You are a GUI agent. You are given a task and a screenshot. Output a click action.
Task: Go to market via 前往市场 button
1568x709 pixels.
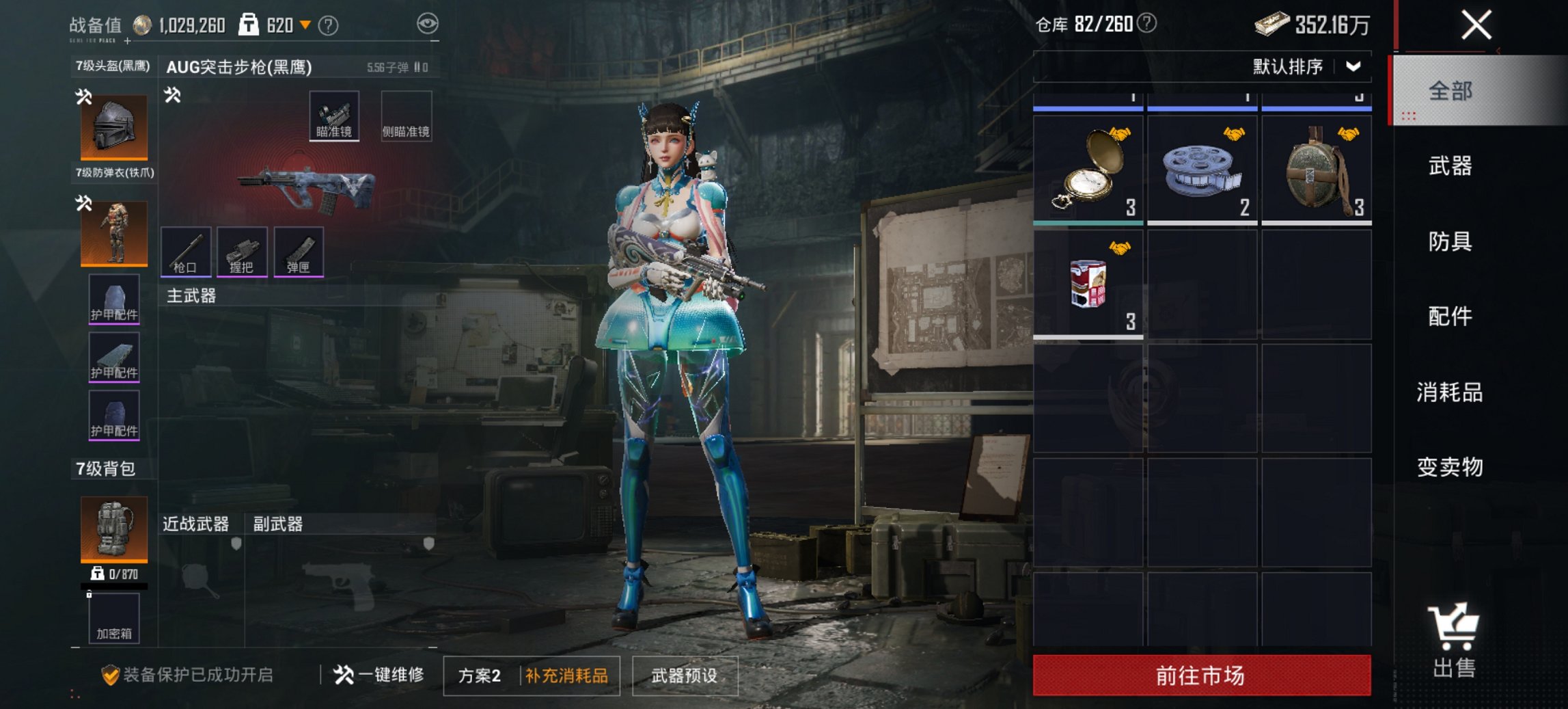click(x=1201, y=675)
